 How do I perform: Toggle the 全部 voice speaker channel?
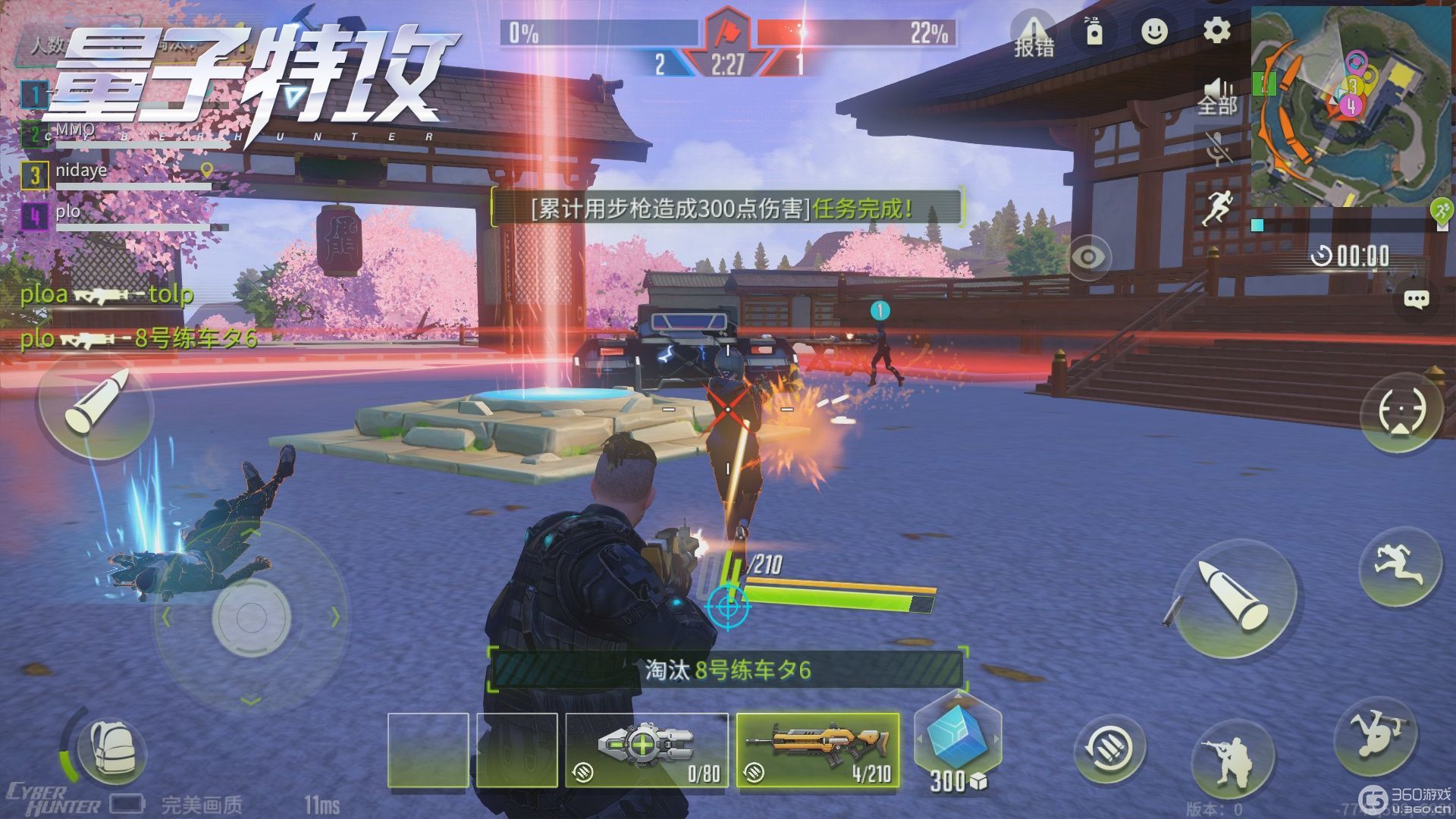coord(1217,96)
